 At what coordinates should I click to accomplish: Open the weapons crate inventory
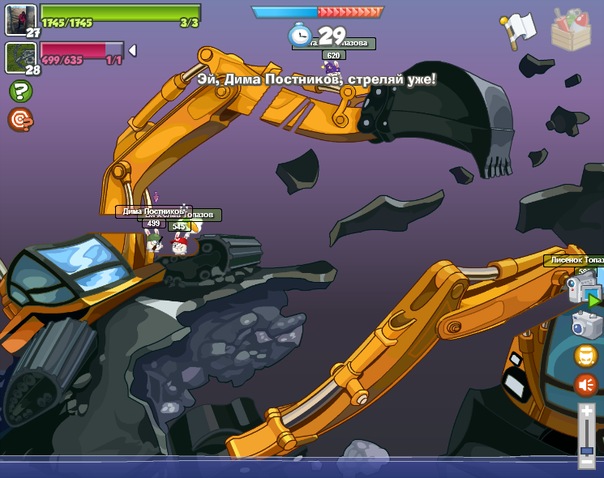click(x=571, y=28)
